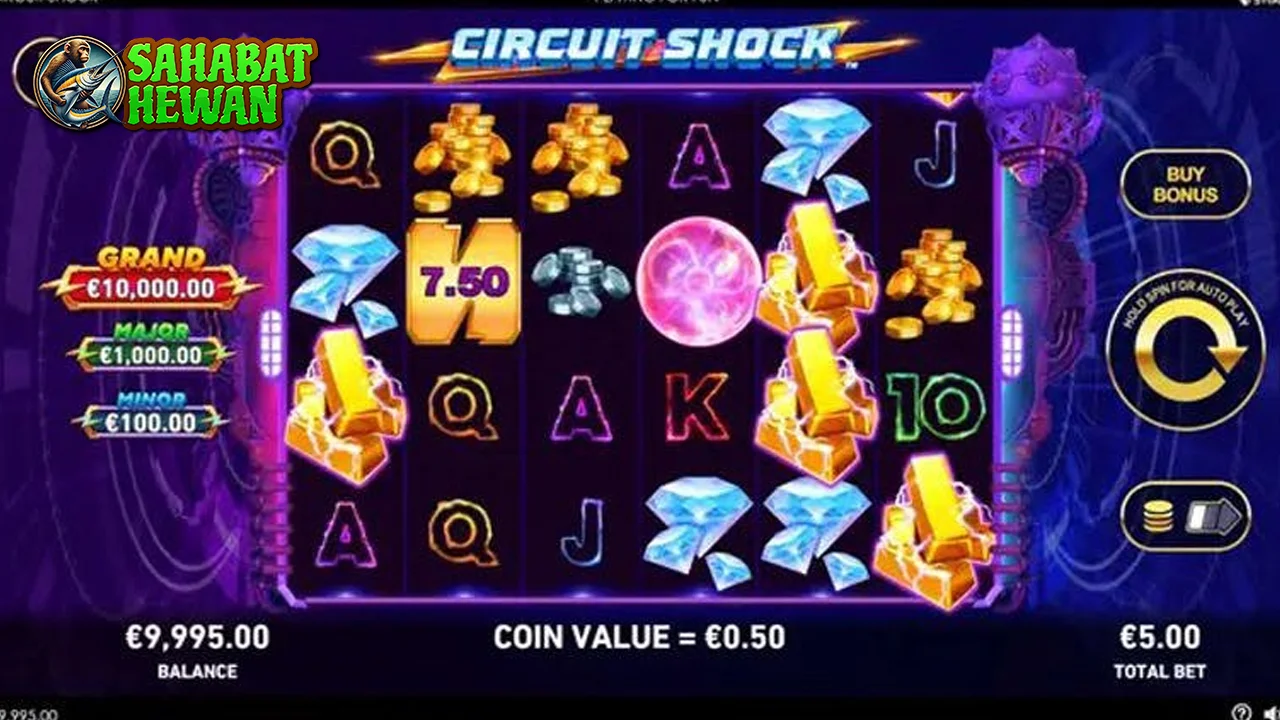Screen dimensions: 1280x720
Task: Mute game audio with the speaker icon
Action: pos(1272,712)
